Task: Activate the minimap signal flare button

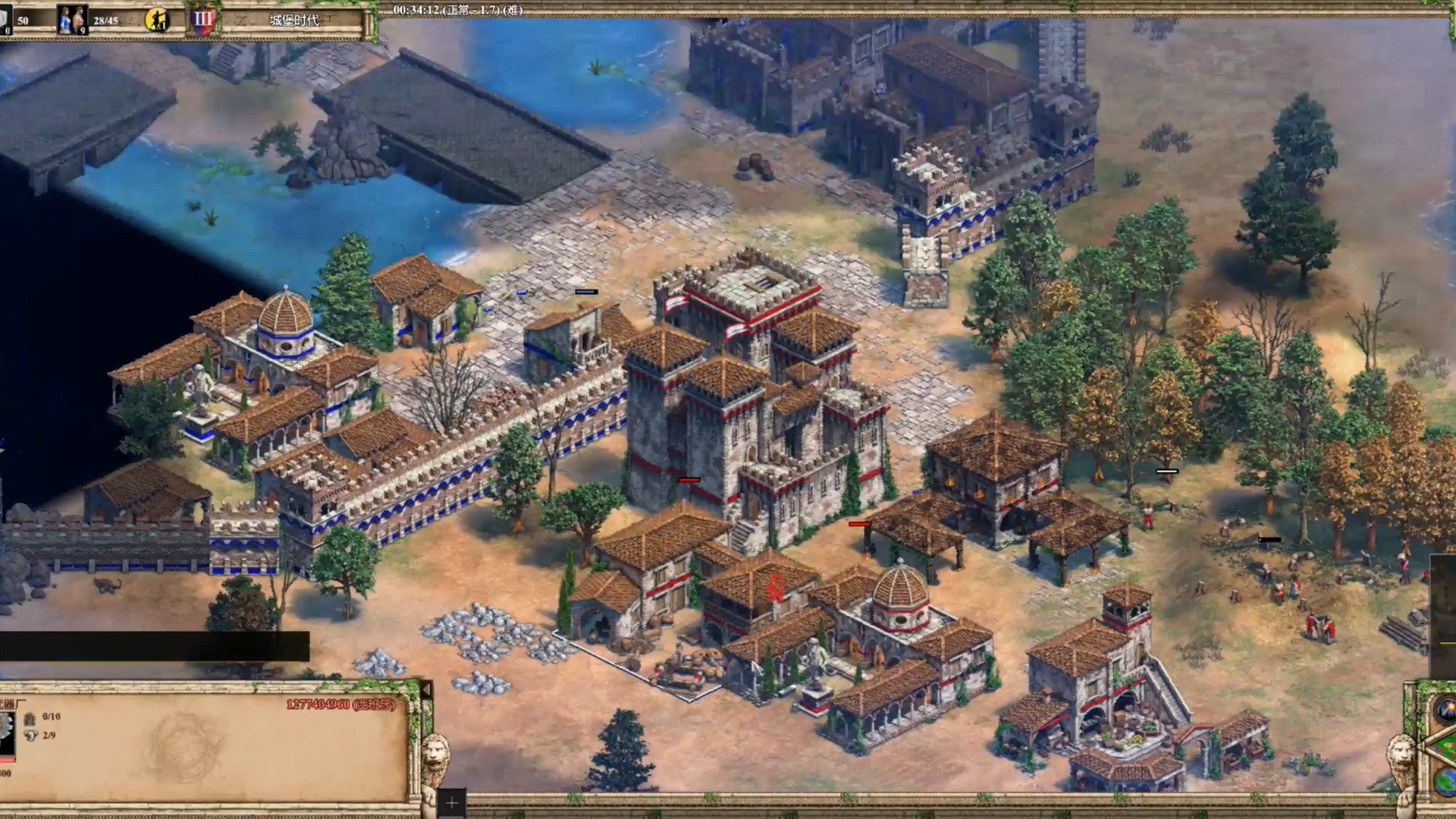Action: click(x=1445, y=711)
